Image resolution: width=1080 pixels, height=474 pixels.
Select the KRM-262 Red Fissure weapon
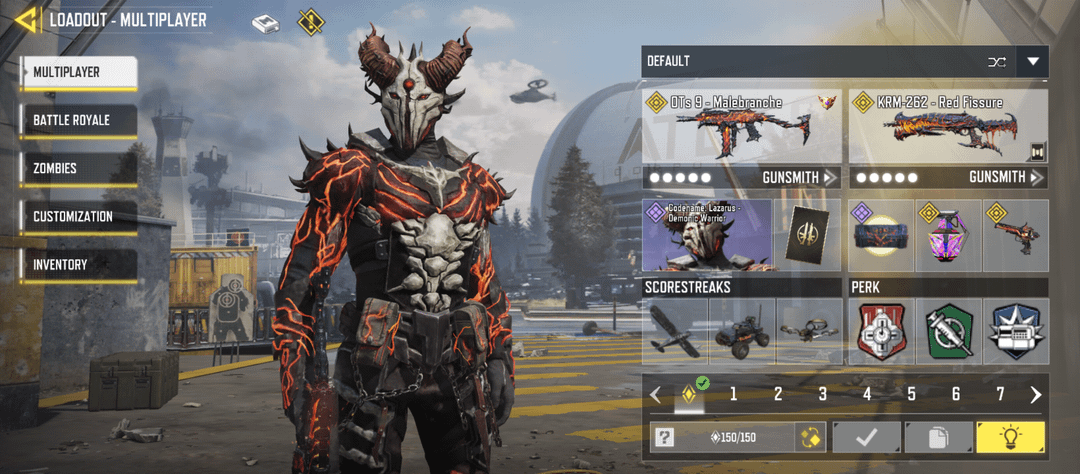point(947,127)
